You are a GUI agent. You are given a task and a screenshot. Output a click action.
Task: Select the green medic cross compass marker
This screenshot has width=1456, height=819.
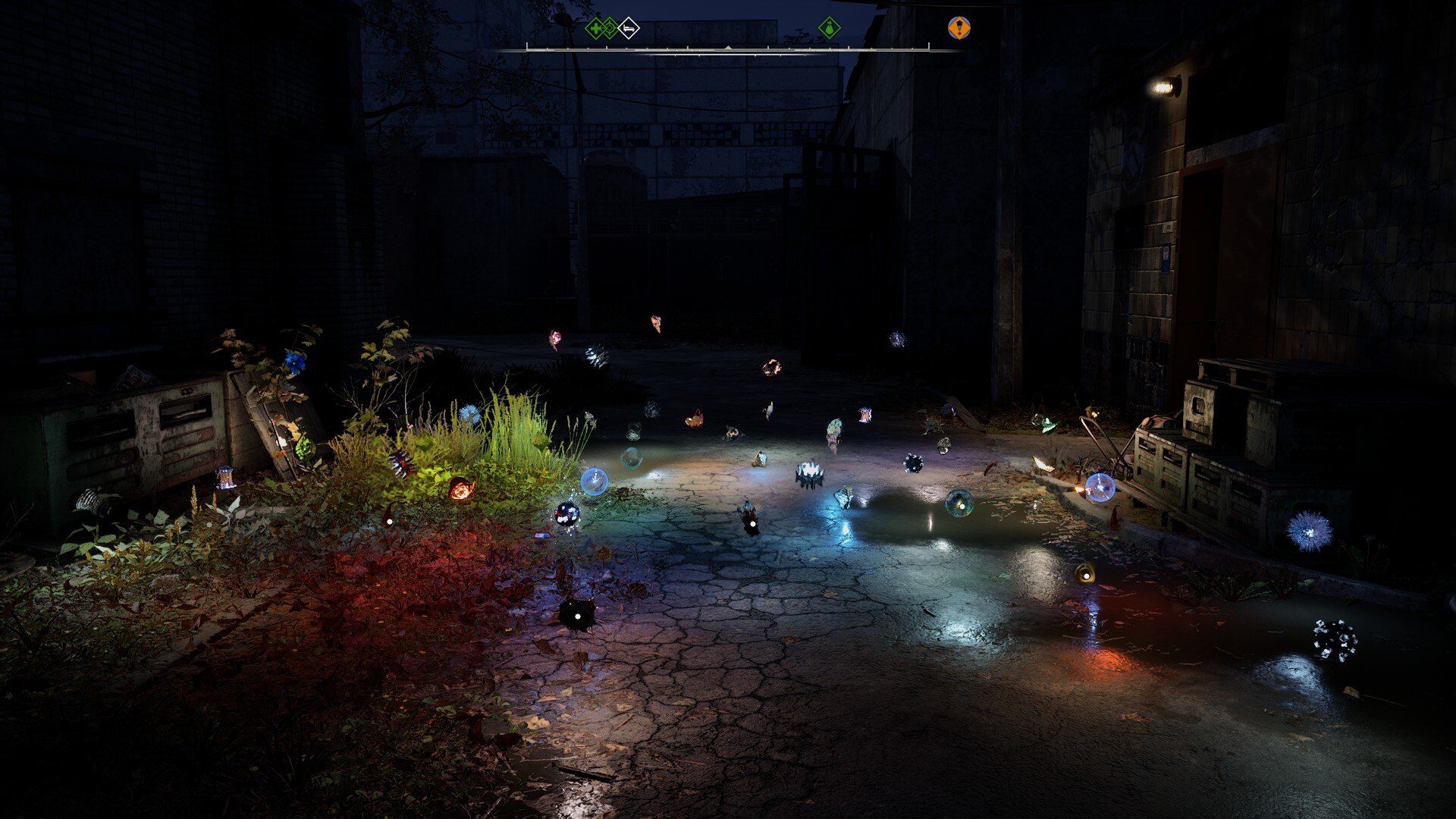(595, 29)
